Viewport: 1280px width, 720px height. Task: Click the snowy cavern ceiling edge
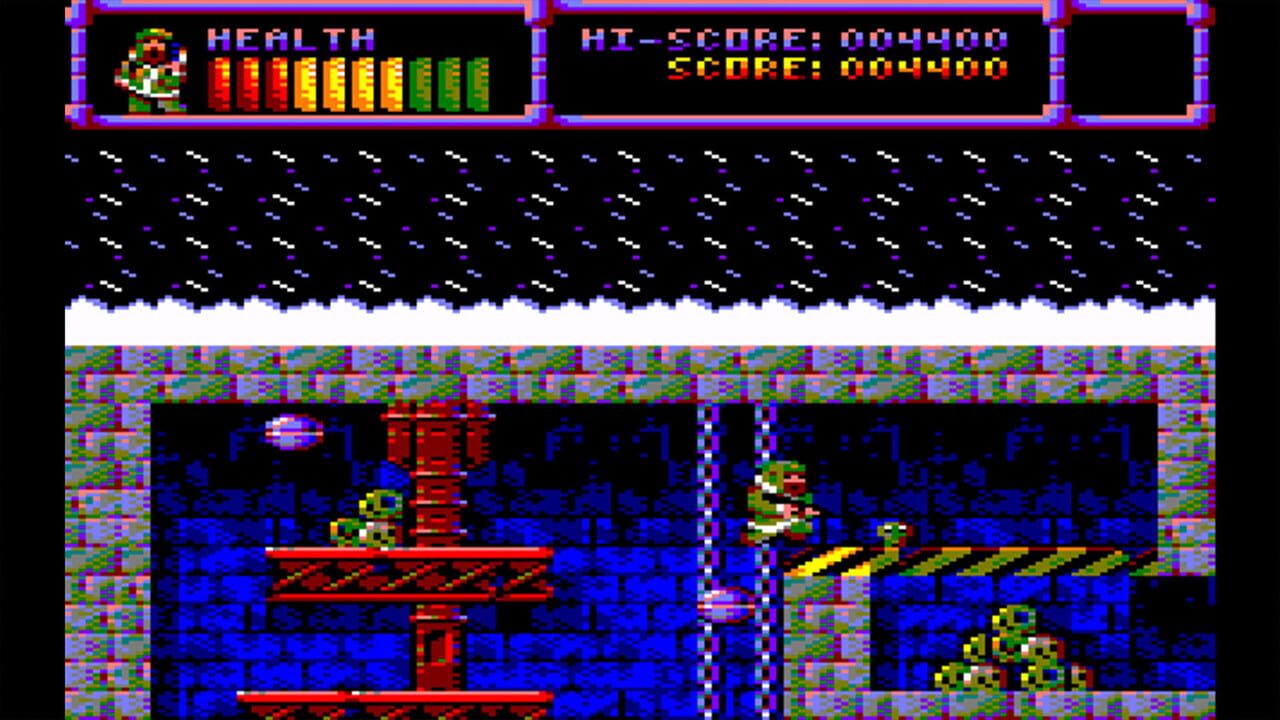pos(640,310)
